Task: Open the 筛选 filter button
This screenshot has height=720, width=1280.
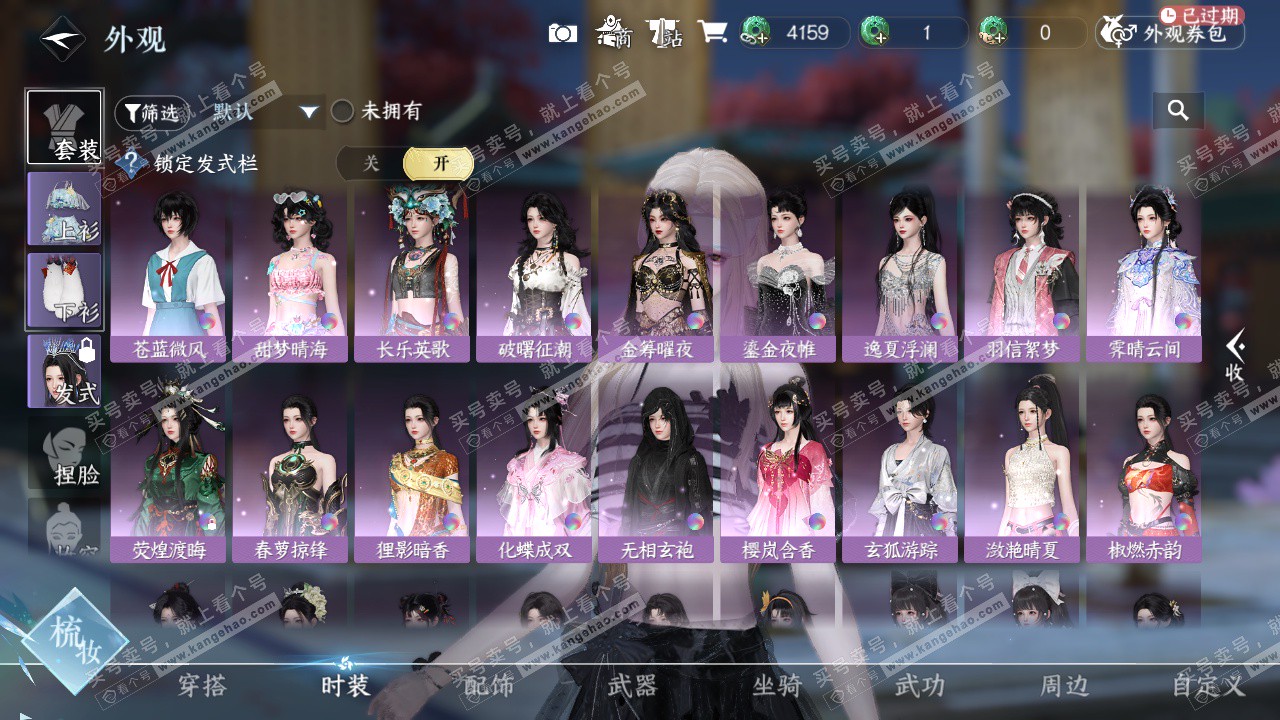Action: (x=151, y=113)
